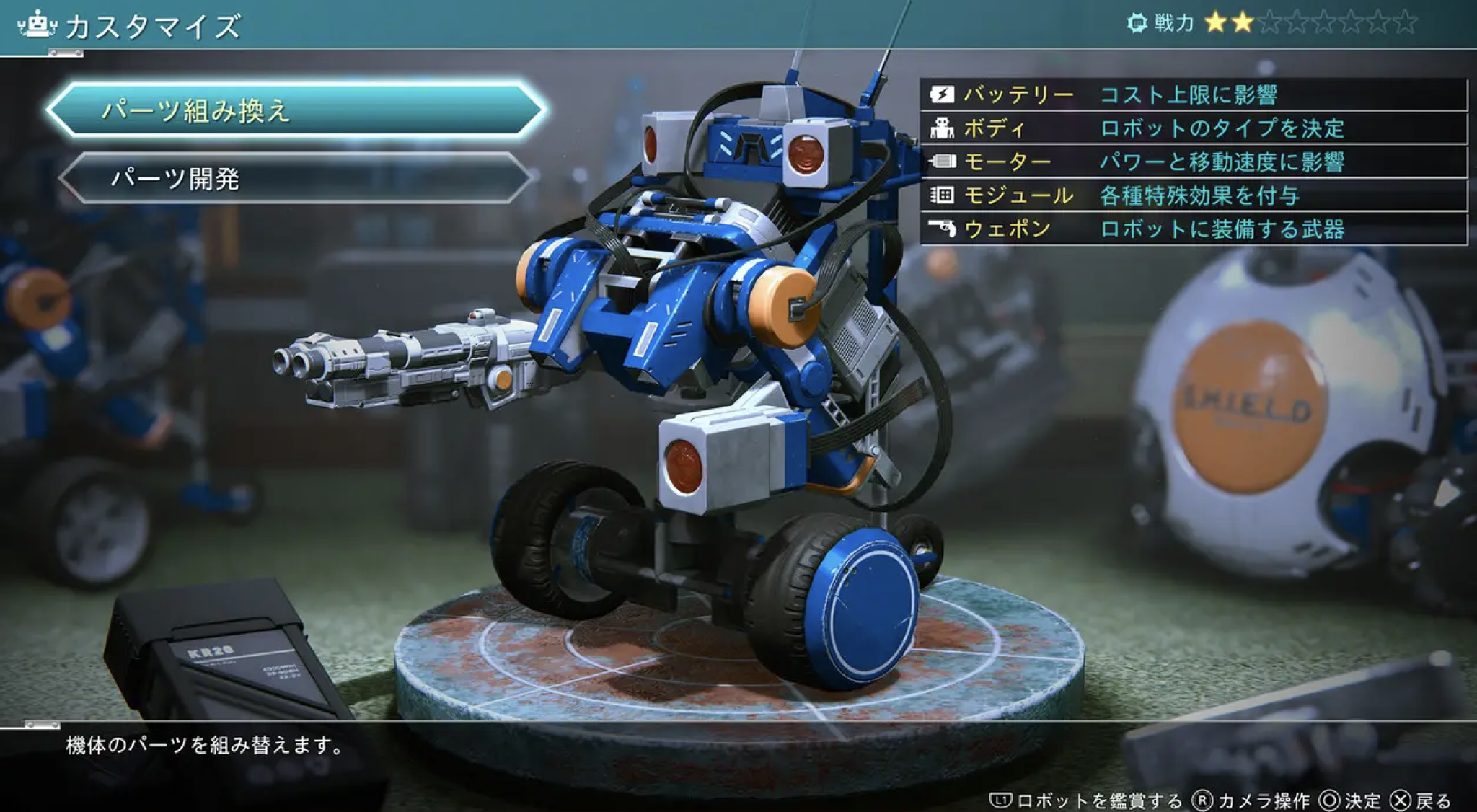This screenshot has width=1477, height=812.
Task: Toggle the first star of the power rating
Action: (1216, 22)
